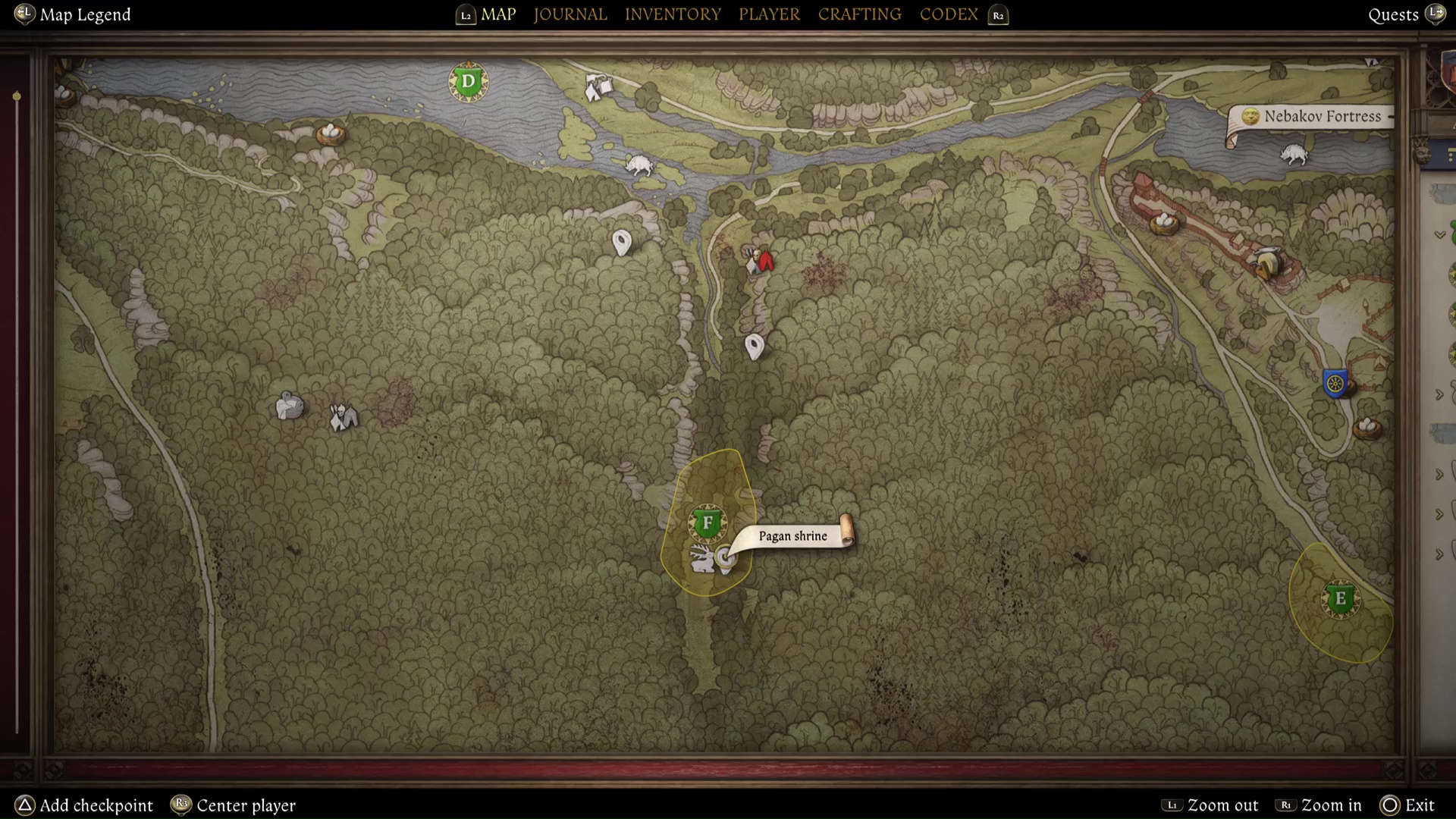Open the Inventory tab
This screenshot has height=819, width=1456.
coord(673,14)
